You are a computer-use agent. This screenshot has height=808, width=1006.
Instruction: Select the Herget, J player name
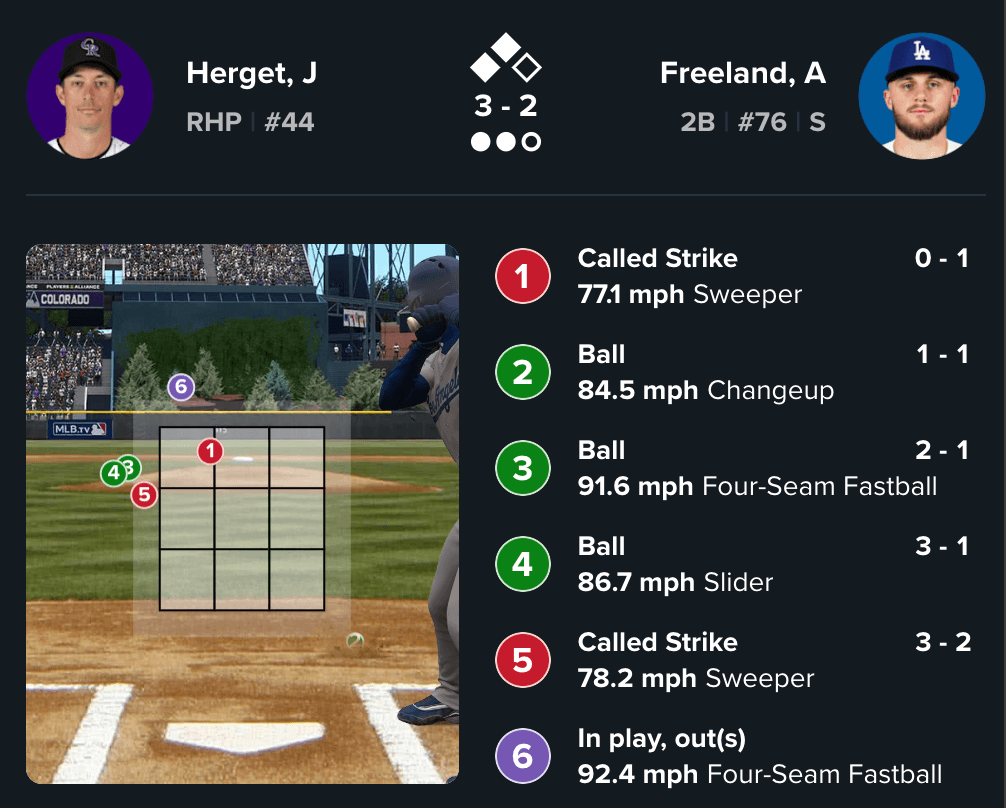251,74
